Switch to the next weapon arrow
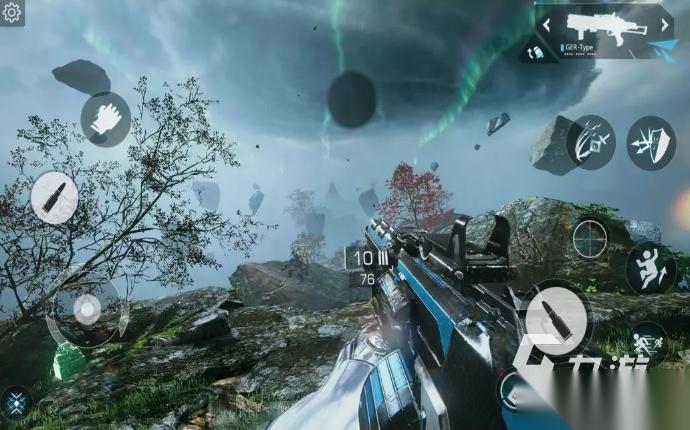Viewport: 690px width, 430px height. [x=665, y=22]
